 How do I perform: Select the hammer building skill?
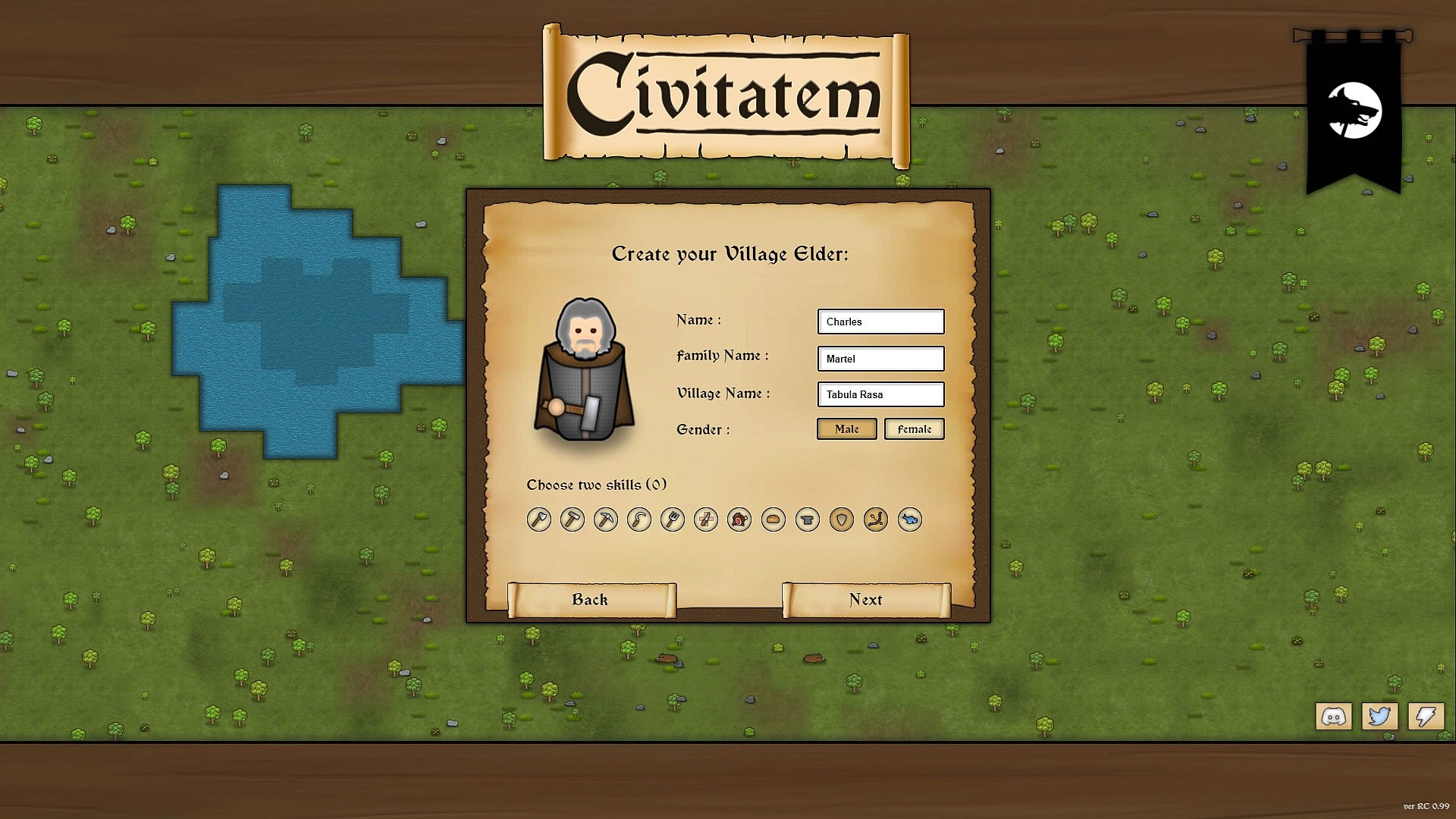pos(573,519)
